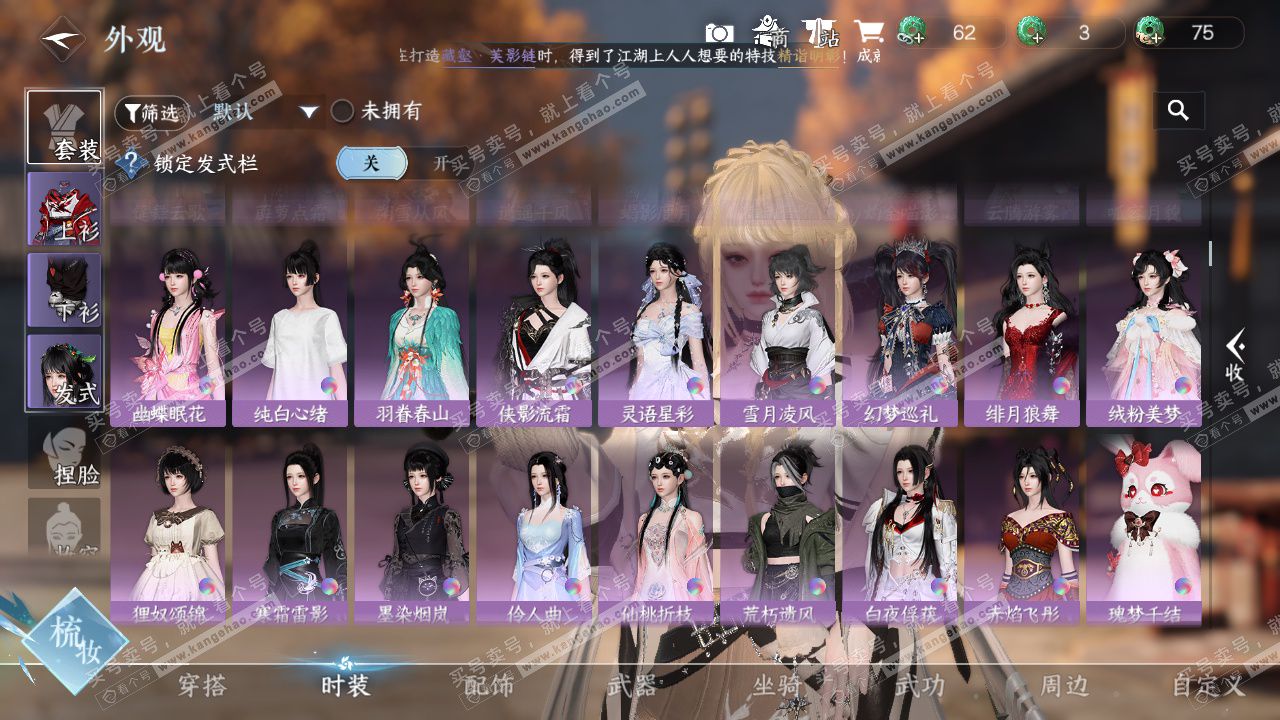This screenshot has height=720, width=1280.
Task: Collapse the panel with 收 arrow
Action: click(x=1236, y=356)
